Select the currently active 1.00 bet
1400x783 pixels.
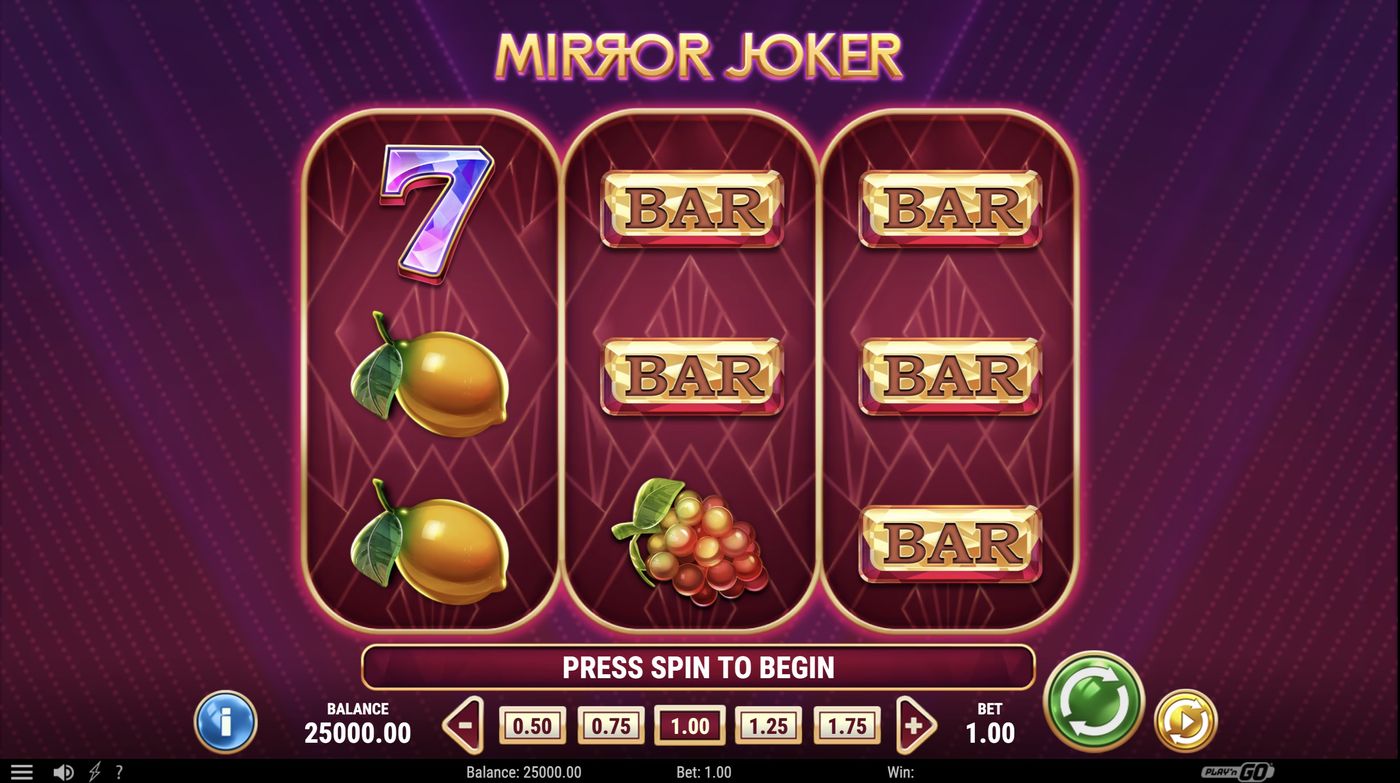(x=688, y=726)
